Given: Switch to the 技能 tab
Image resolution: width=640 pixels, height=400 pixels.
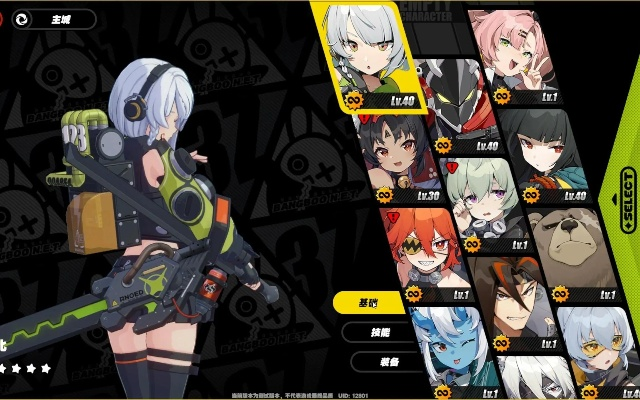Looking at the screenshot, I should point(379,332).
